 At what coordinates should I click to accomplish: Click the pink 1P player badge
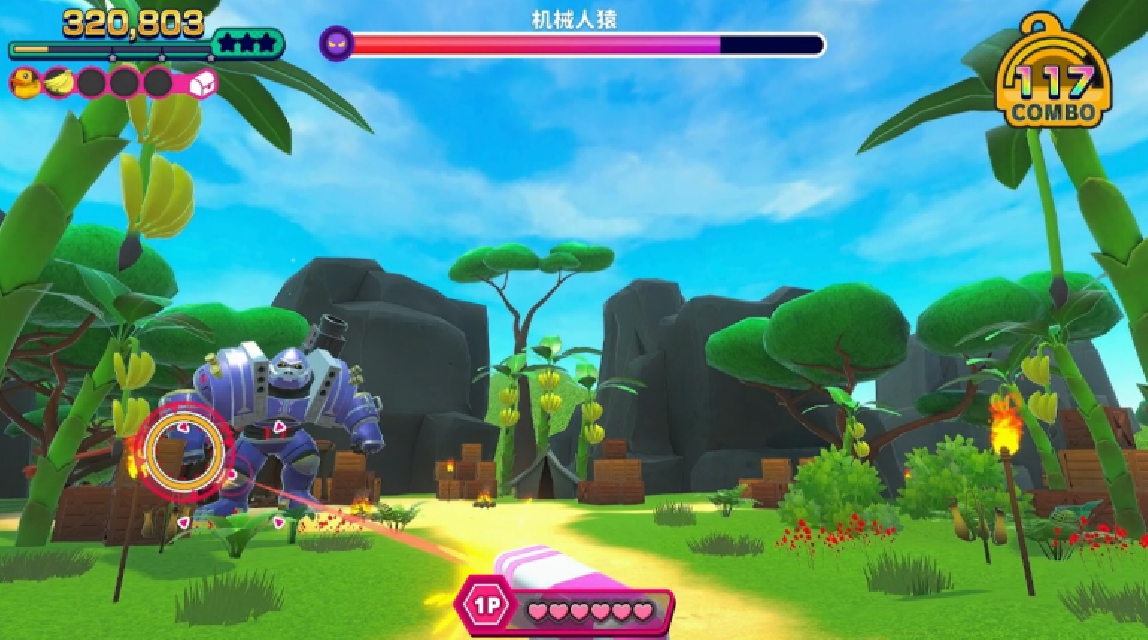pos(487,607)
